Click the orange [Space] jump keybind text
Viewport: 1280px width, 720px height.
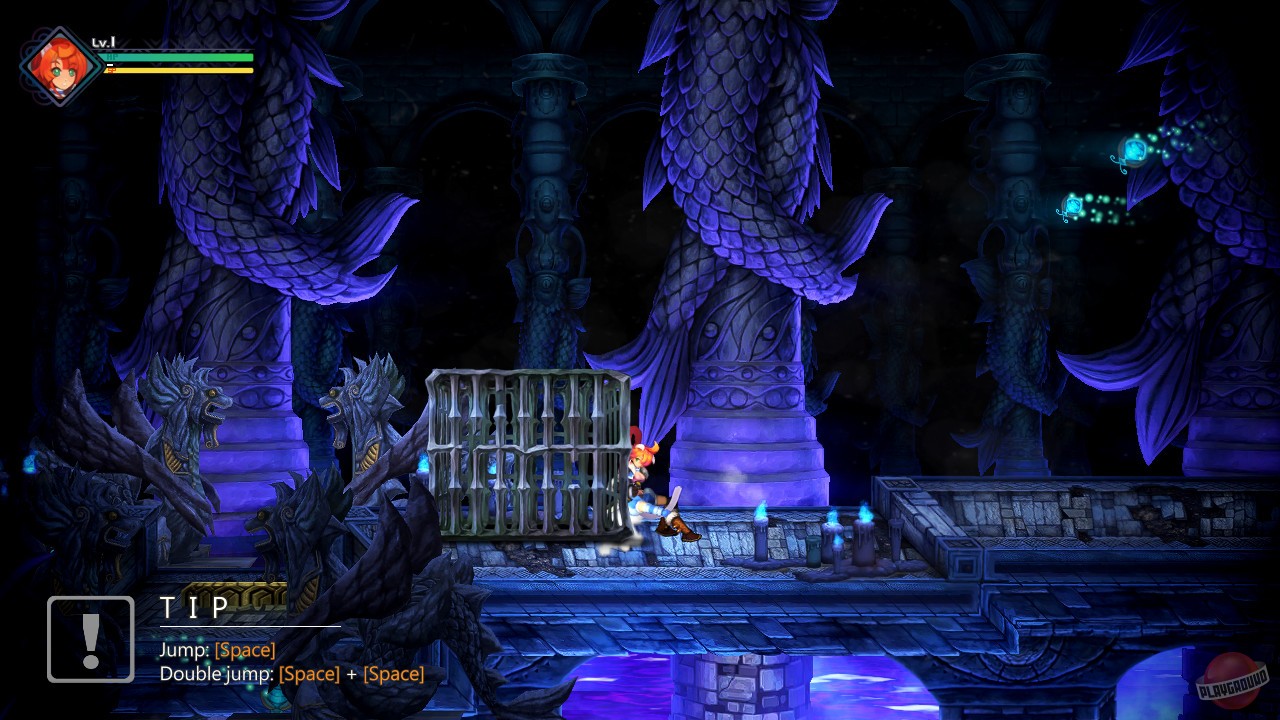click(244, 649)
